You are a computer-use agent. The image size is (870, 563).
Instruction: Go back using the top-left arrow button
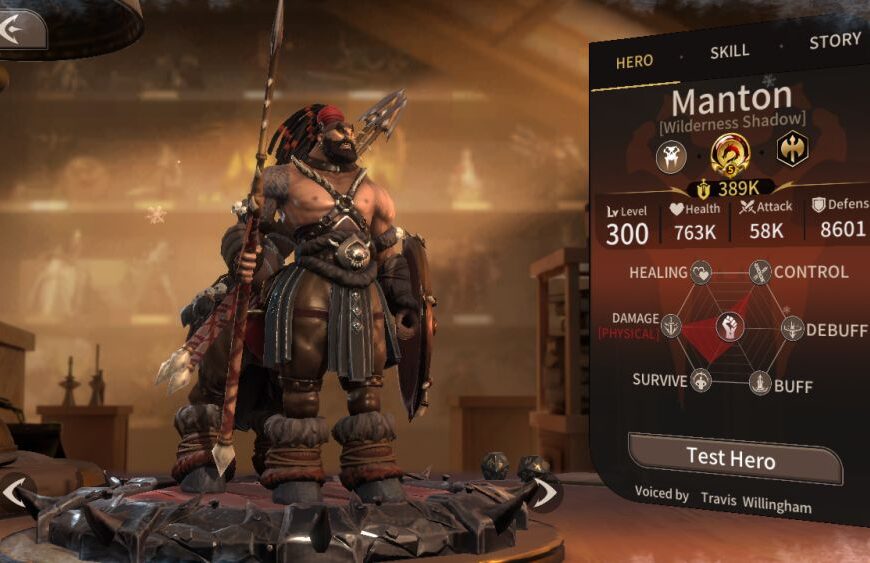click(x=20, y=29)
